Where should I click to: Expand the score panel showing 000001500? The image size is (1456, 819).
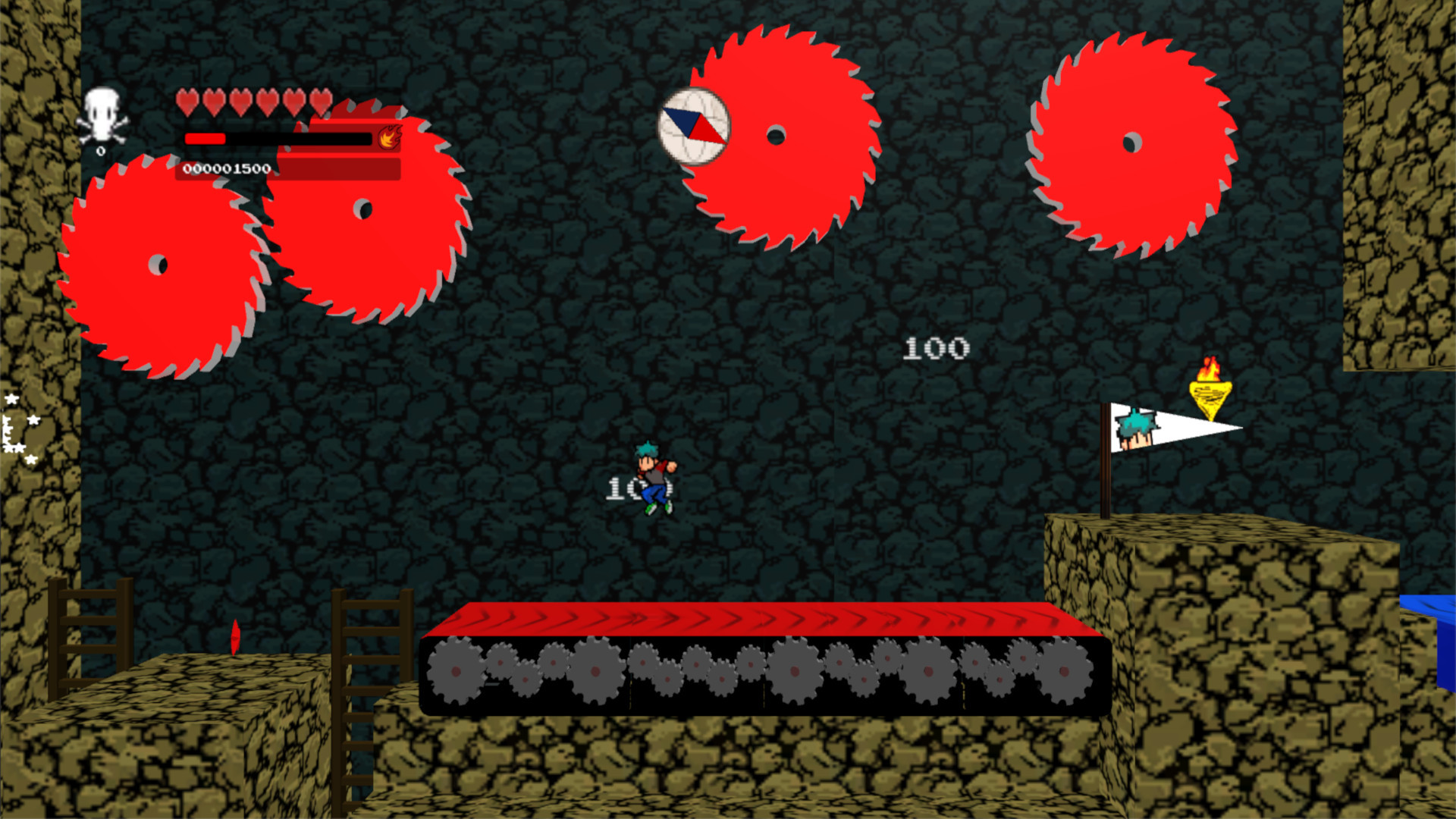pos(227,170)
